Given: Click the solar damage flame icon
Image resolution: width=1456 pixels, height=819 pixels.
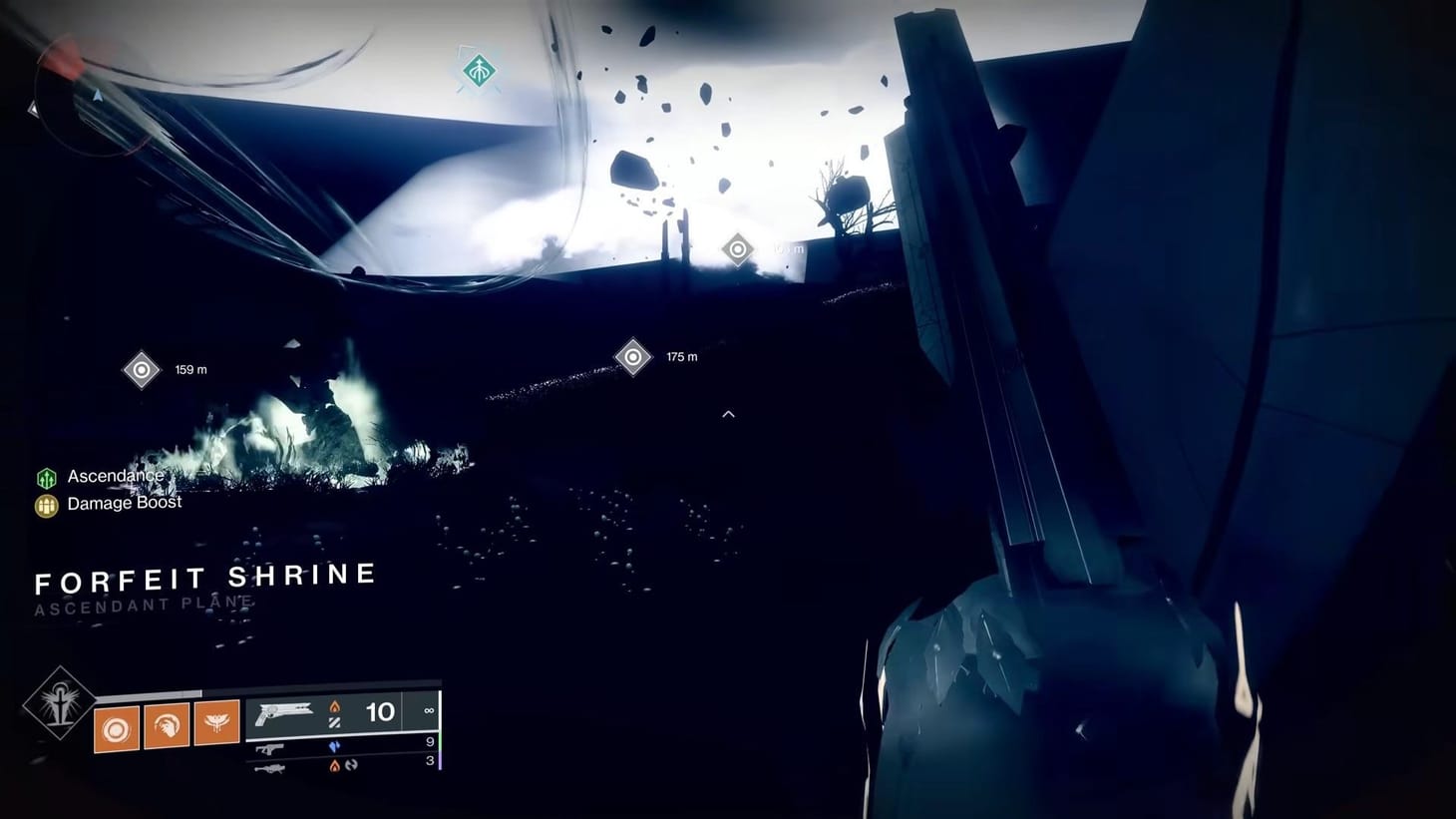Looking at the screenshot, I should coord(334,705).
